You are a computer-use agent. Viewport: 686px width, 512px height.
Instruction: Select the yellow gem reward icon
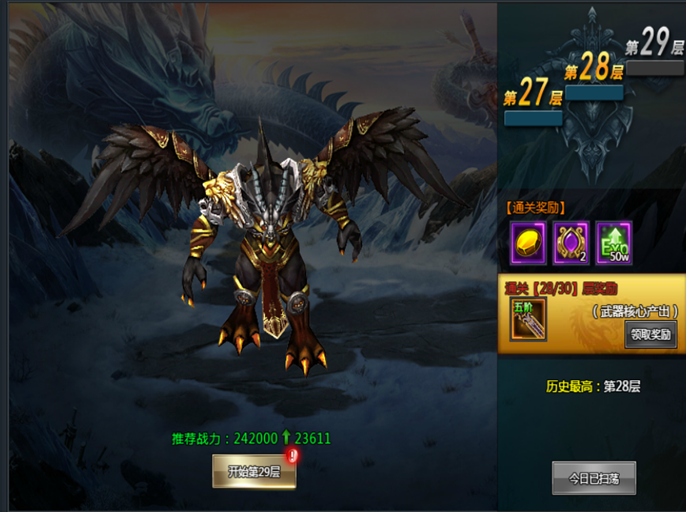tap(528, 242)
